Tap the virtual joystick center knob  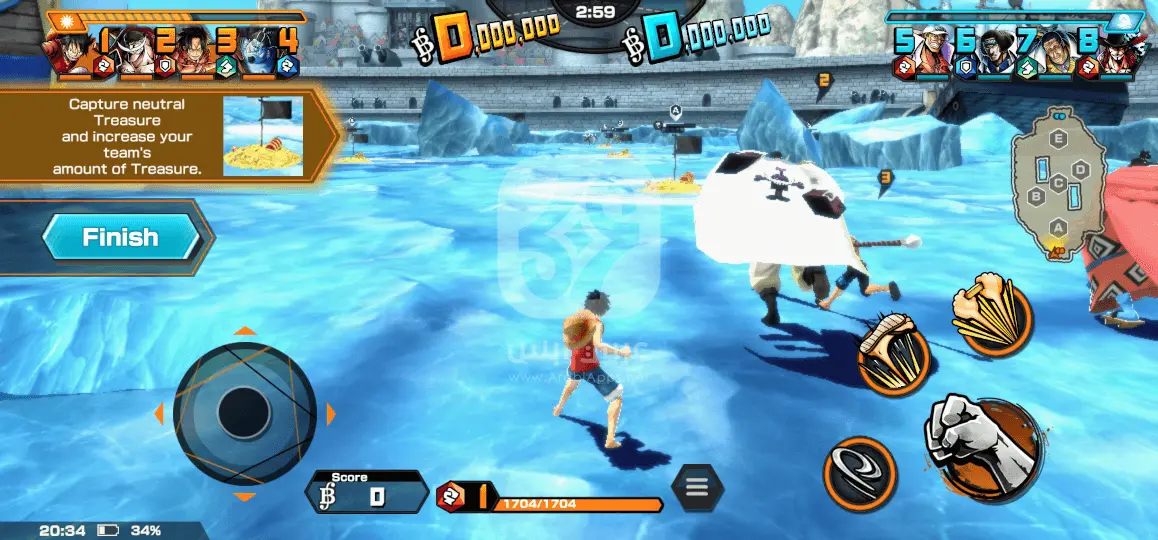[244, 413]
